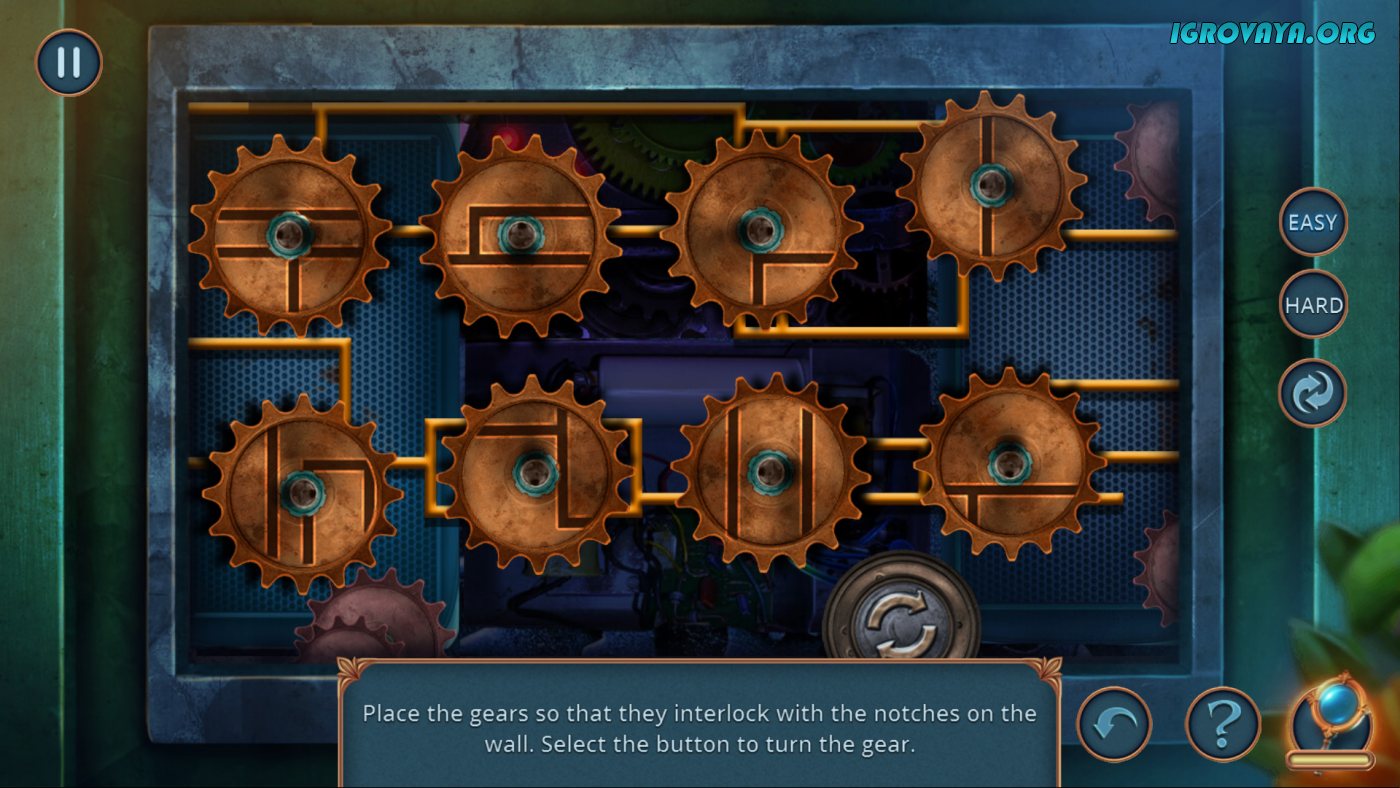Select the gear with two parallel vertical bars
The height and width of the screenshot is (788, 1400).
point(769,471)
